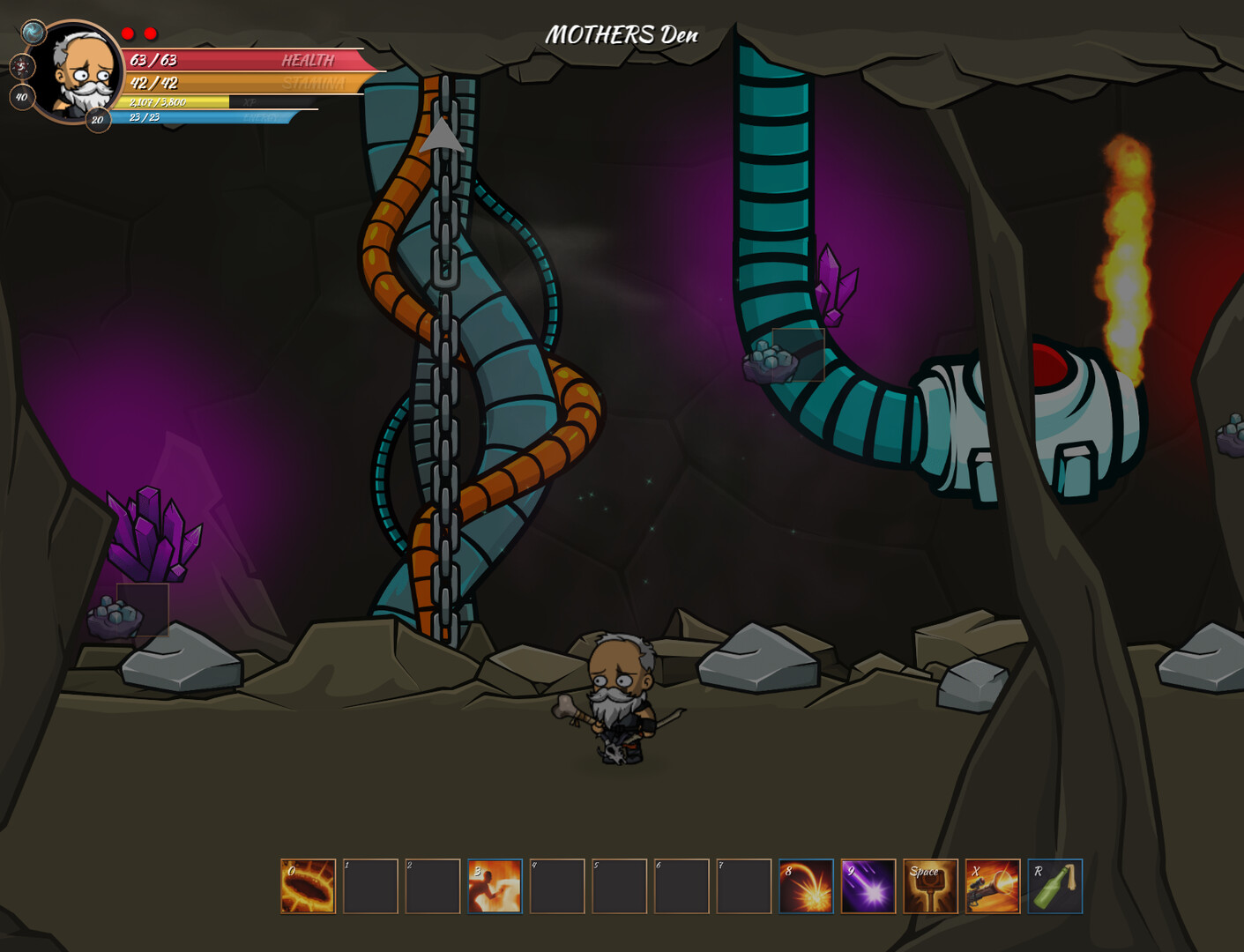The image size is (1244, 952).
Task: Select the hammer ability bound to Space
Action: [x=930, y=886]
